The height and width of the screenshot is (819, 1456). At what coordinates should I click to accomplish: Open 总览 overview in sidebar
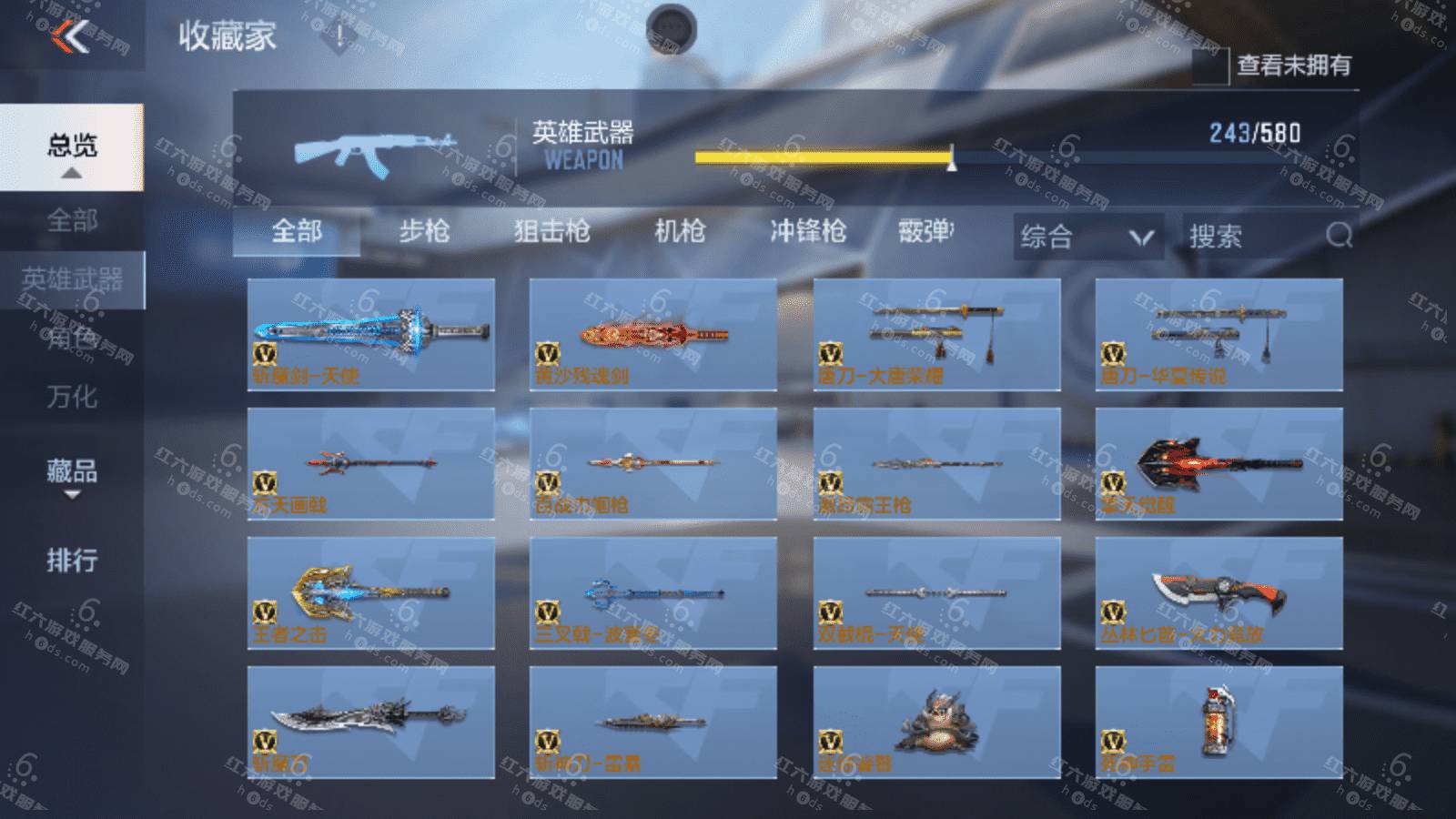(x=72, y=147)
